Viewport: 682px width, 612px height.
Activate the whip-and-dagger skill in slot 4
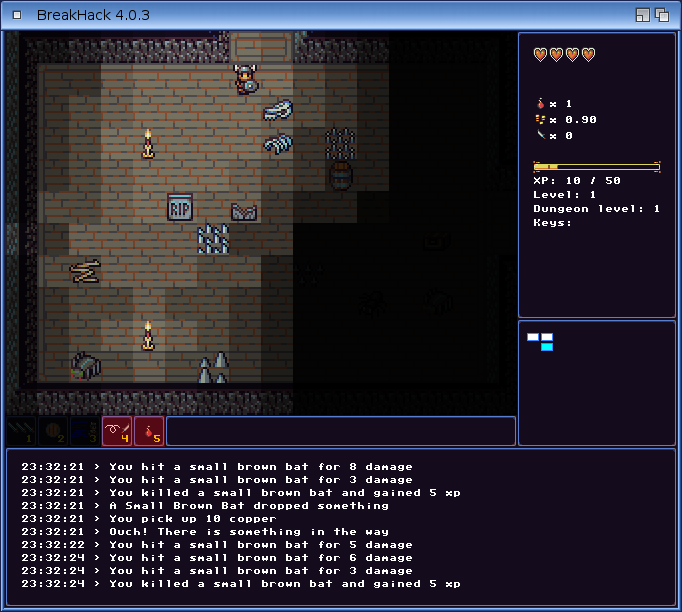117,431
